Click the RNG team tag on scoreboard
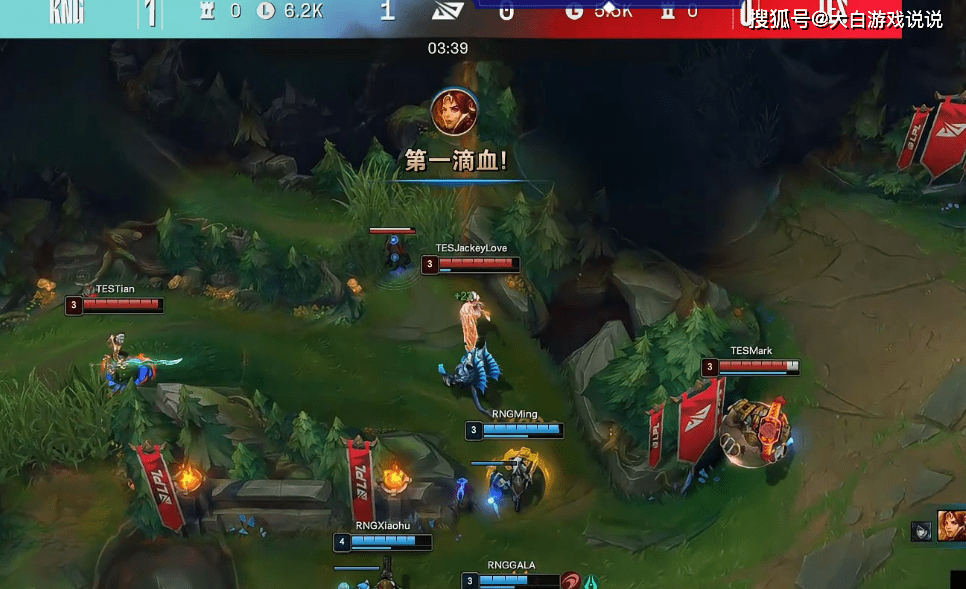The height and width of the screenshot is (589, 966). point(66,13)
